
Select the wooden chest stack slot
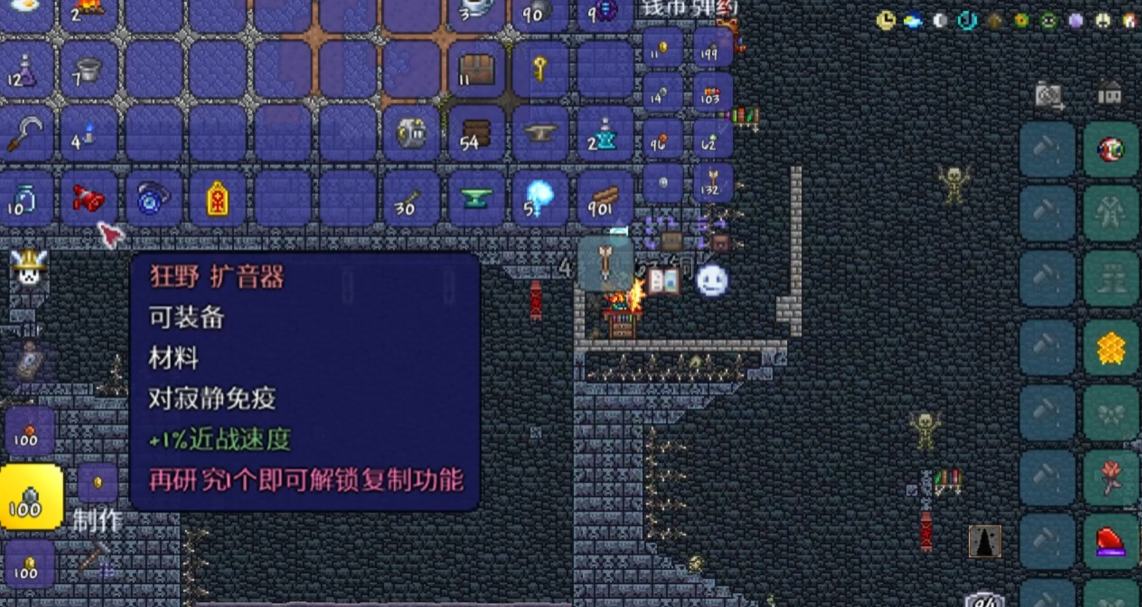(x=477, y=69)
